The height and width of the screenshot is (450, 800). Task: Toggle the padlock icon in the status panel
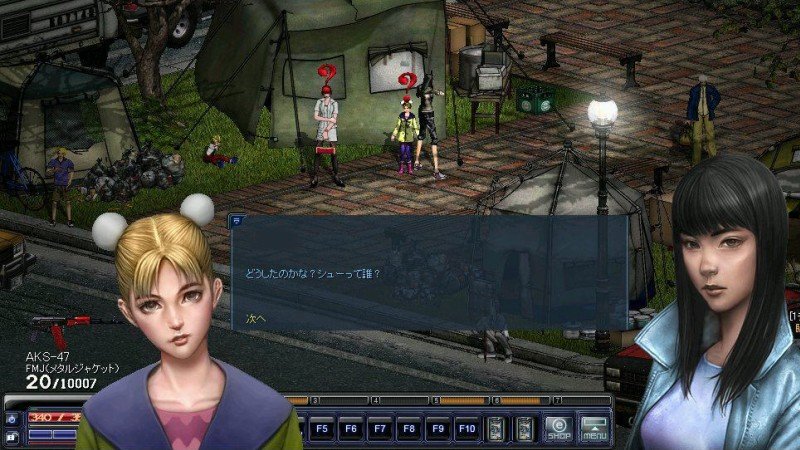pyautogui.click(x=11, y=436)
